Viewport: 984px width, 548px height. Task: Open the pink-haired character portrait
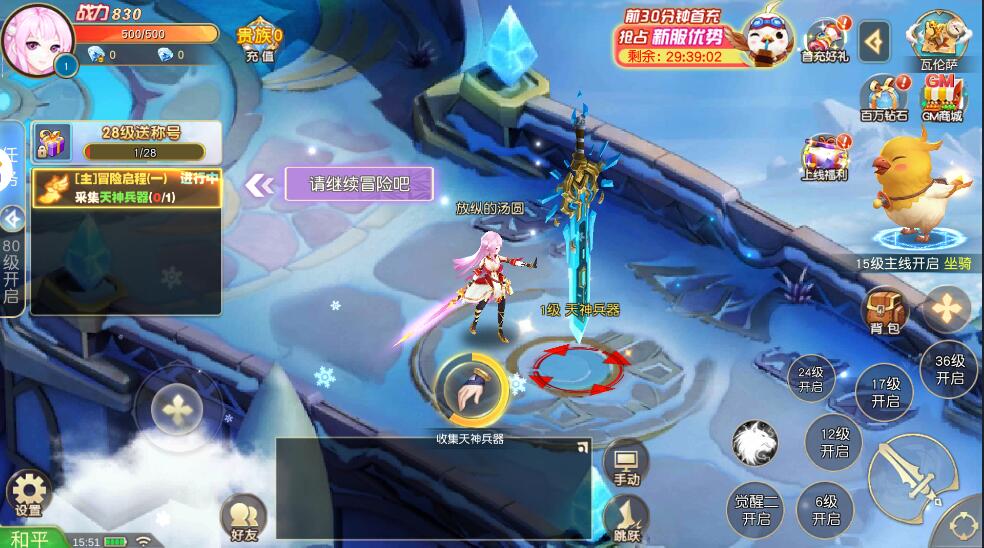(35, 37)
